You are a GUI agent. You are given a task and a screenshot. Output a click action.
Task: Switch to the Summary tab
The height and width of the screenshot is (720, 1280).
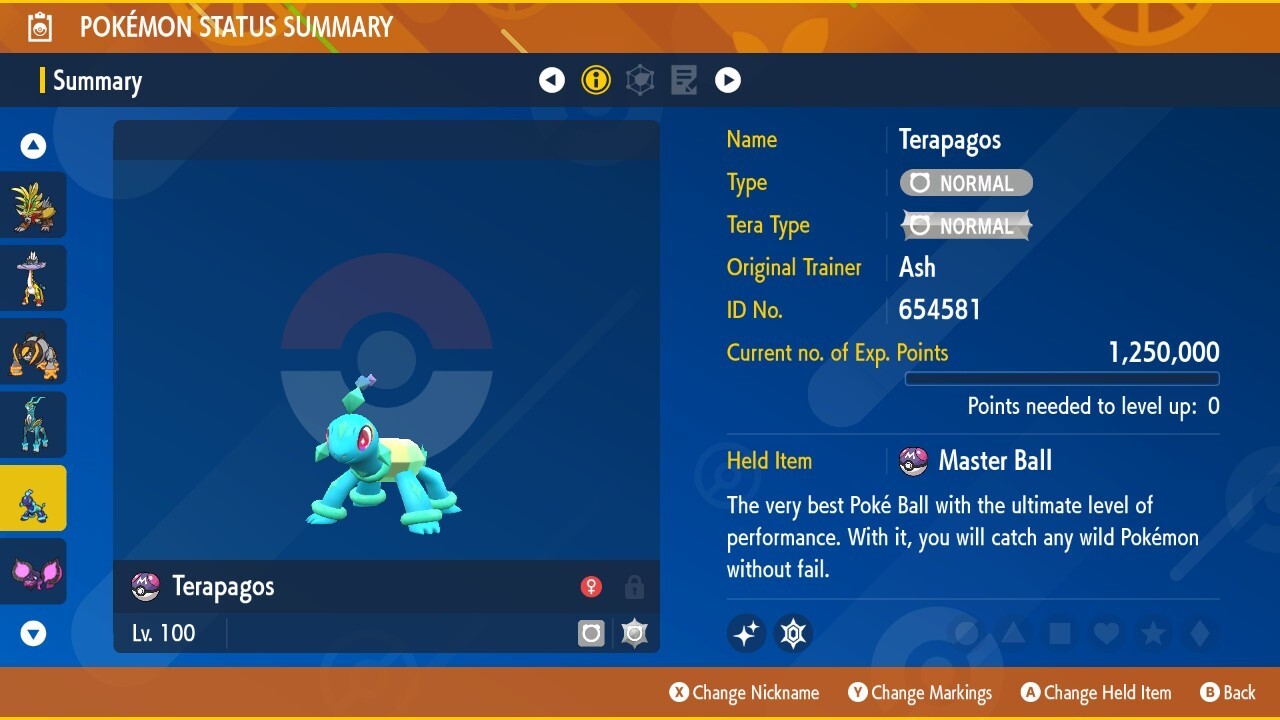tap(96, 81)
